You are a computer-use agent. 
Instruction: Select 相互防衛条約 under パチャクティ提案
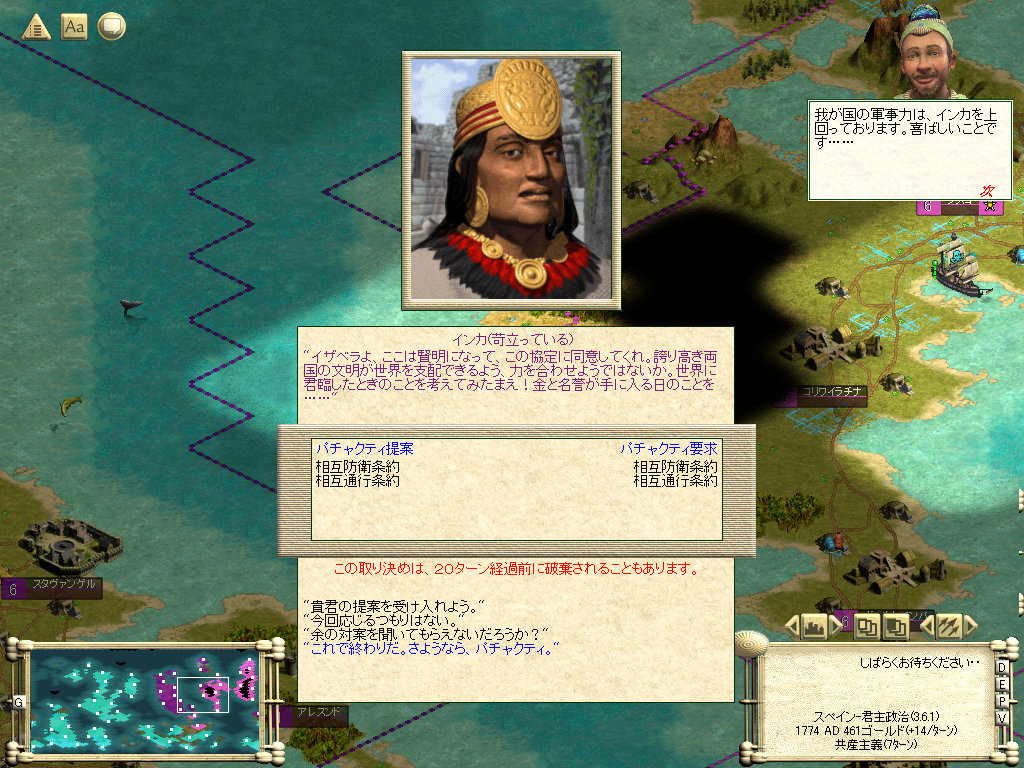tap(358, 466)
